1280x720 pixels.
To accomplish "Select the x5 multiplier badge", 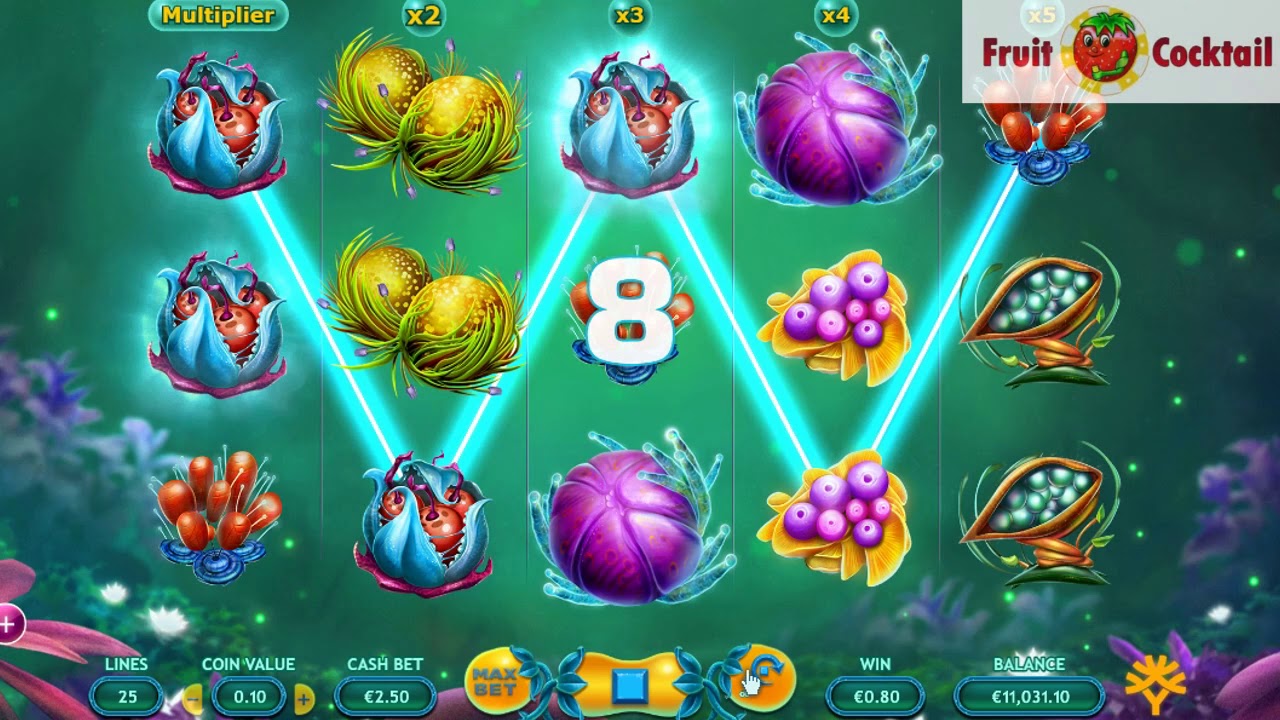I will click(1041, 16).
